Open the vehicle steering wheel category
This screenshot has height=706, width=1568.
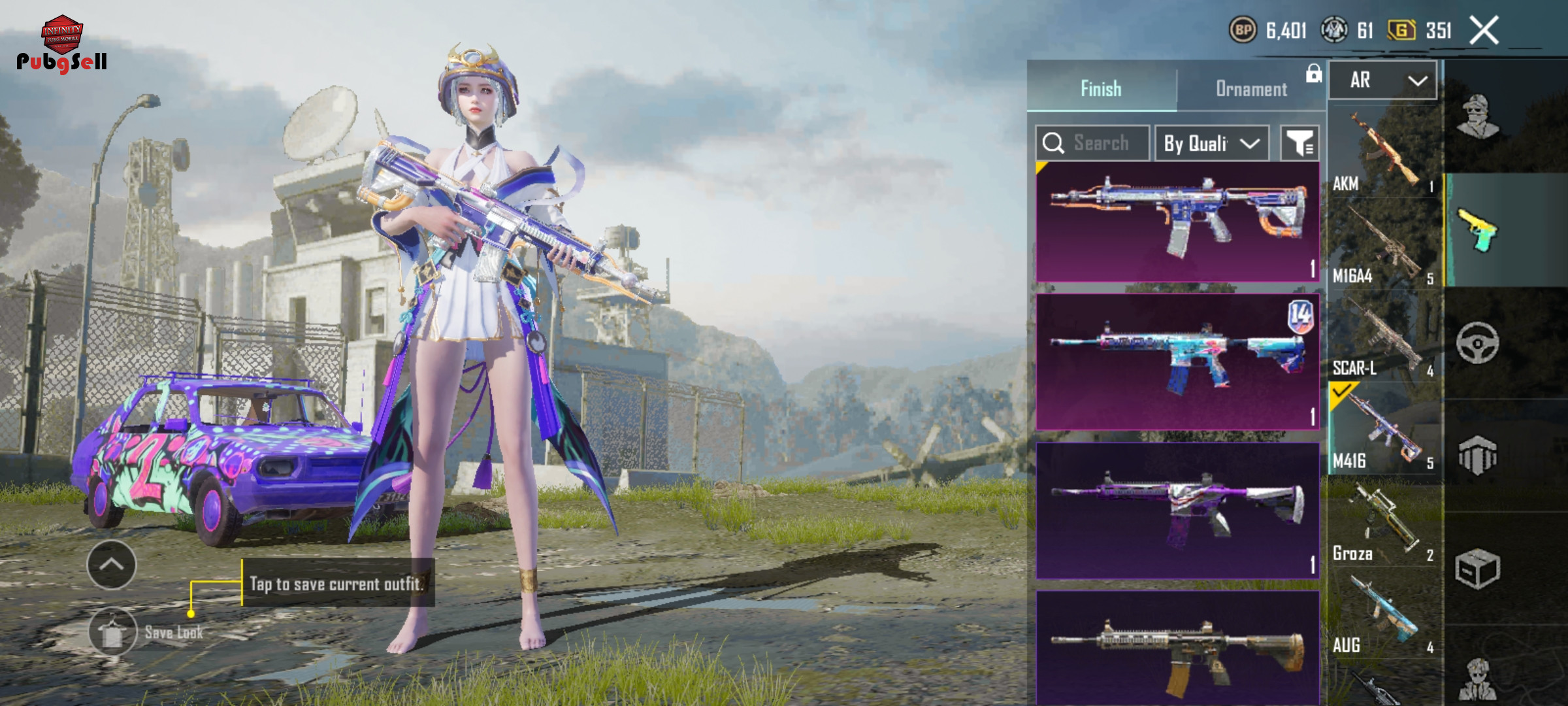[x=1478, y=343]
